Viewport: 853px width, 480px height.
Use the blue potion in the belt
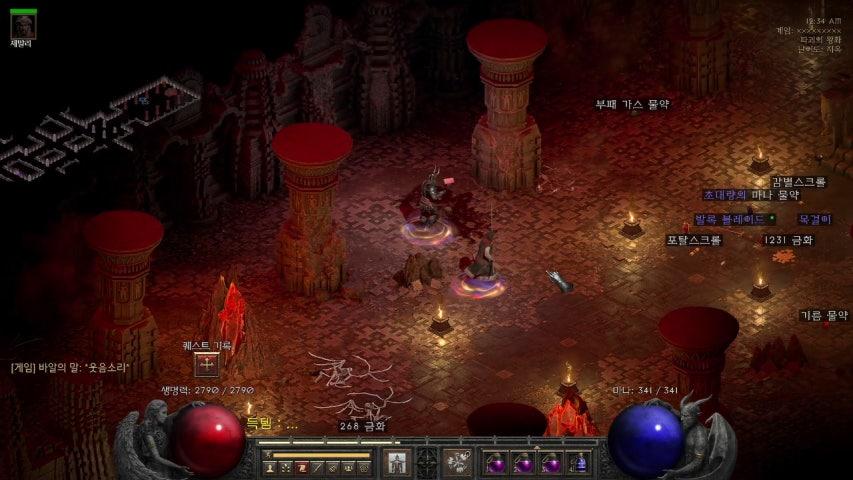tap(578, 463)
